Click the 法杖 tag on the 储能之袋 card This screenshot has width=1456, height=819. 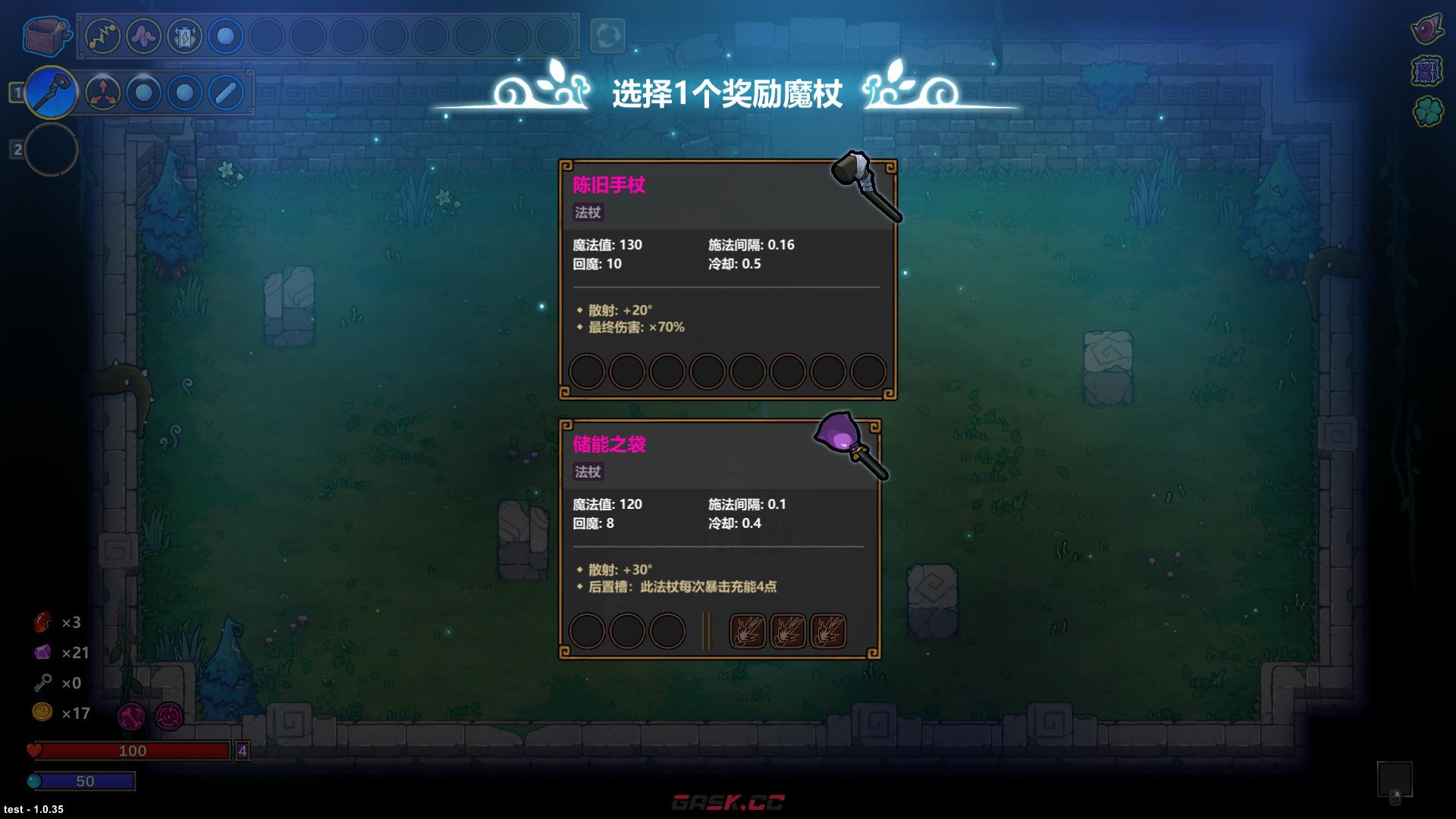pyautogui.click(x=588, y=472)
